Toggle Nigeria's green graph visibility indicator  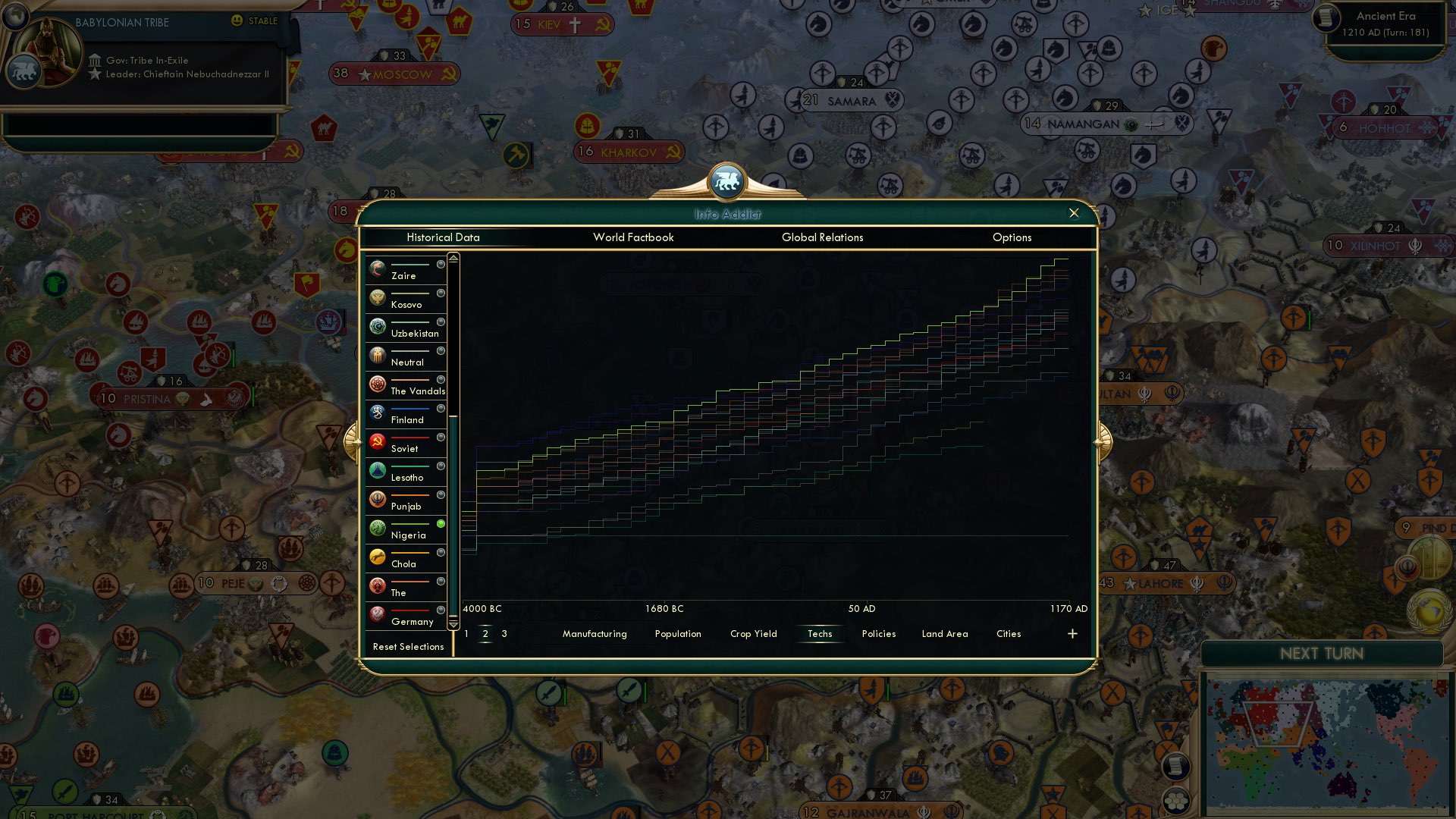point(440,522)
